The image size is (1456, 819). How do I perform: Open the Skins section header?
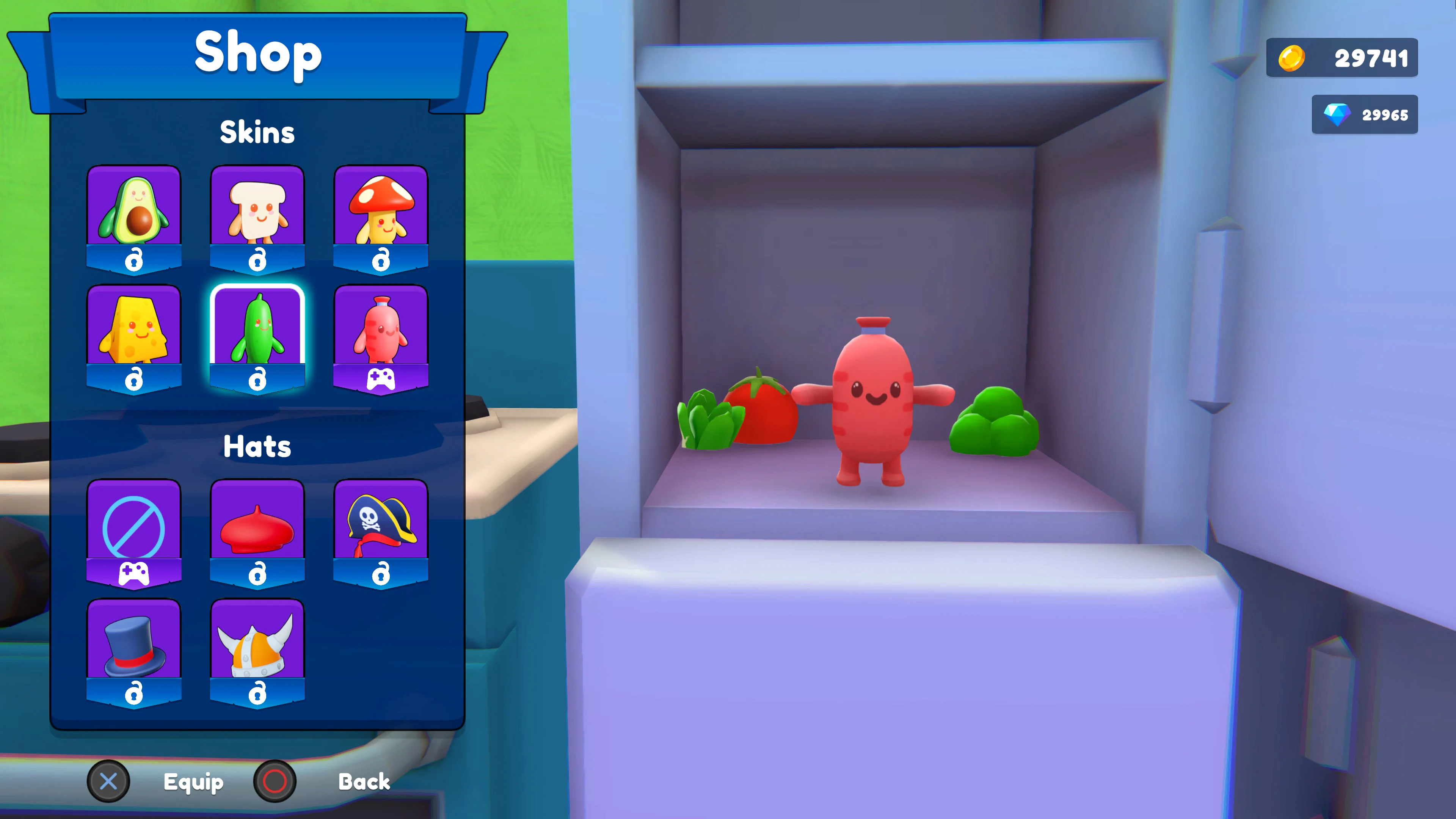click(258, 132)
